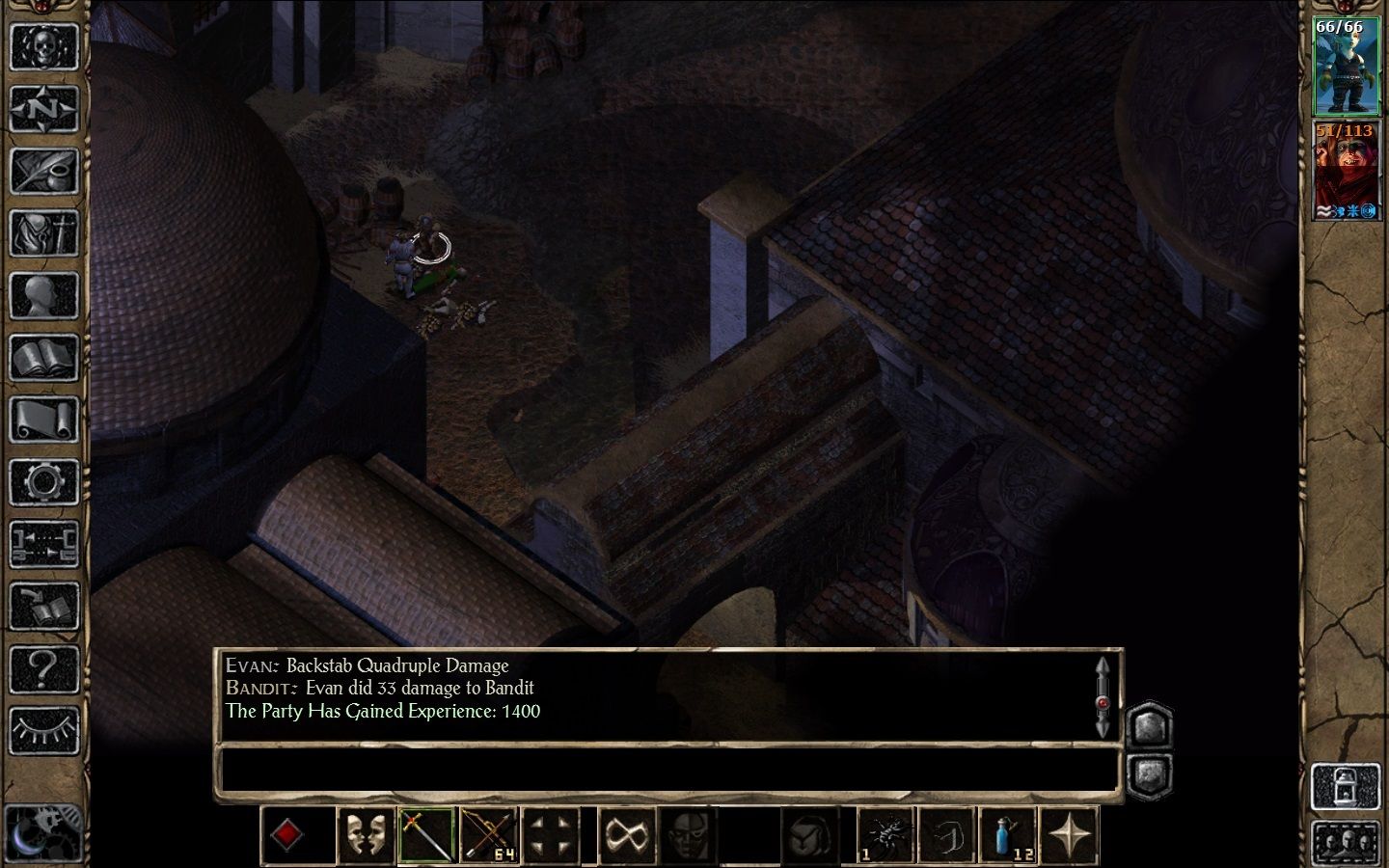Open the journal with the quill icon
The width and height of the screenshot is (1389, 868).
click(x=43, y=171)
